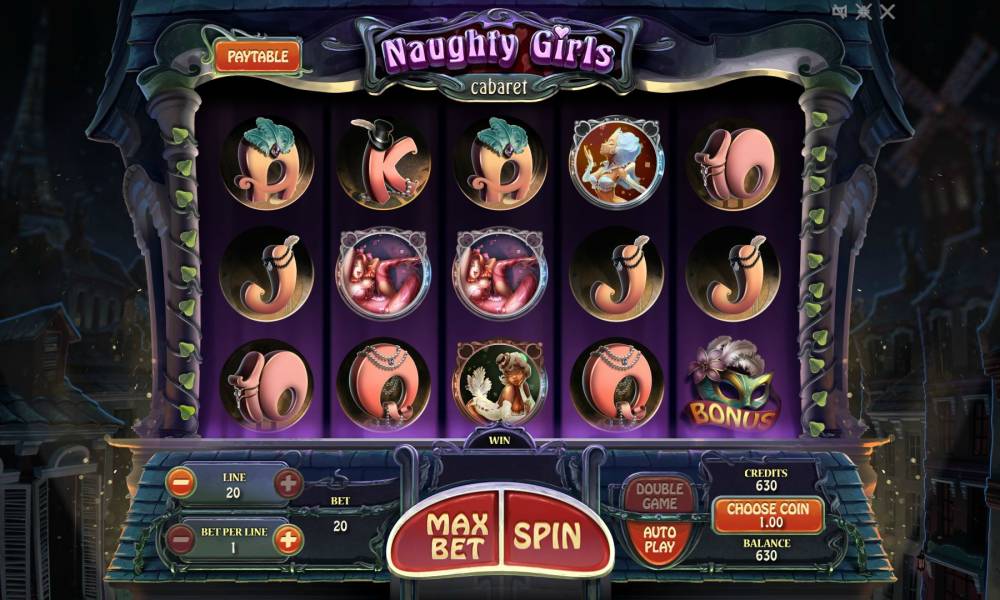Enable Auto Play
The height and width of the screenshot is (600, 1000).
pyautogui.click(x=659, y=540)
